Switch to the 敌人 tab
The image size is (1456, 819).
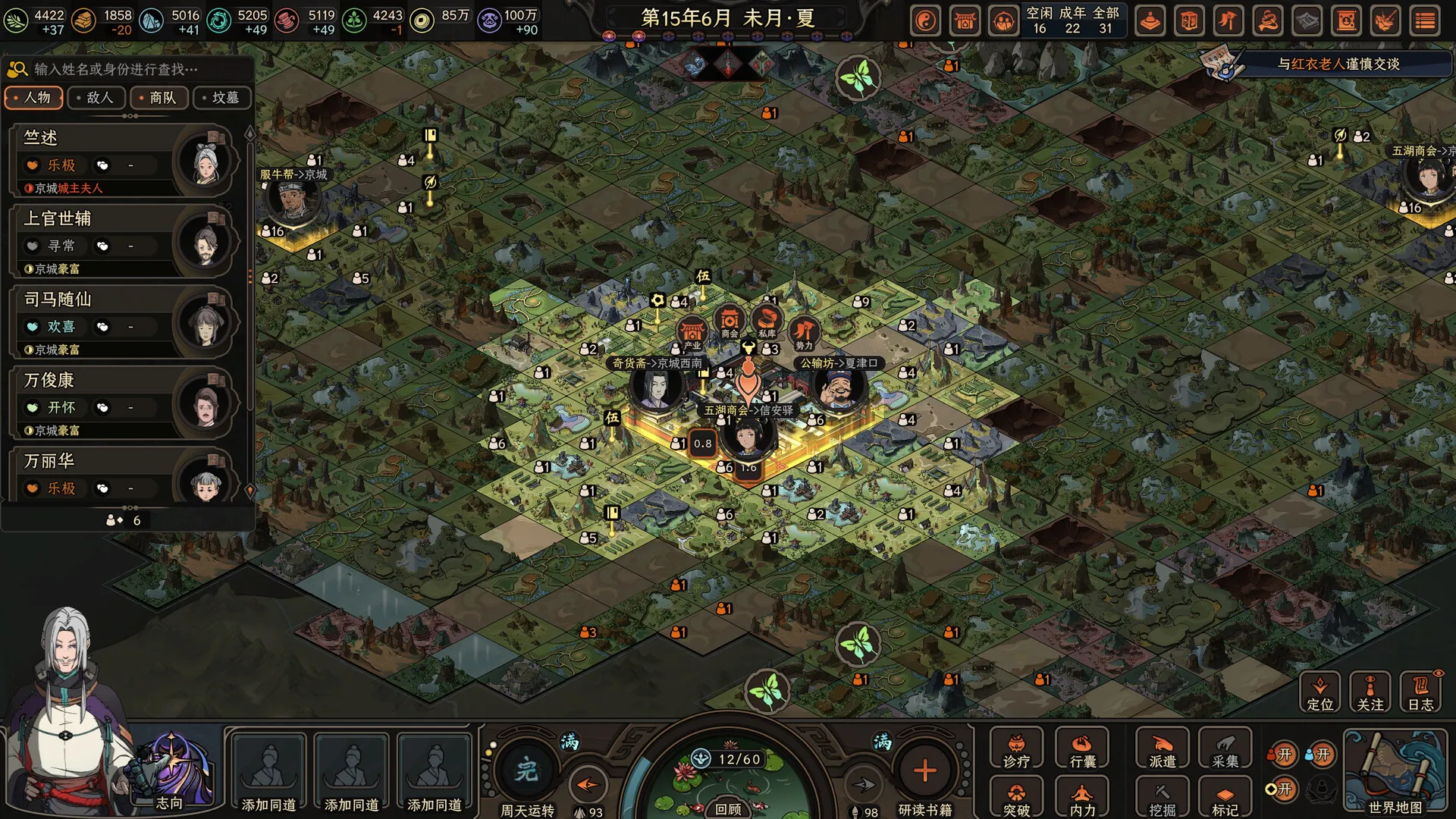click(x=96, y=98)
